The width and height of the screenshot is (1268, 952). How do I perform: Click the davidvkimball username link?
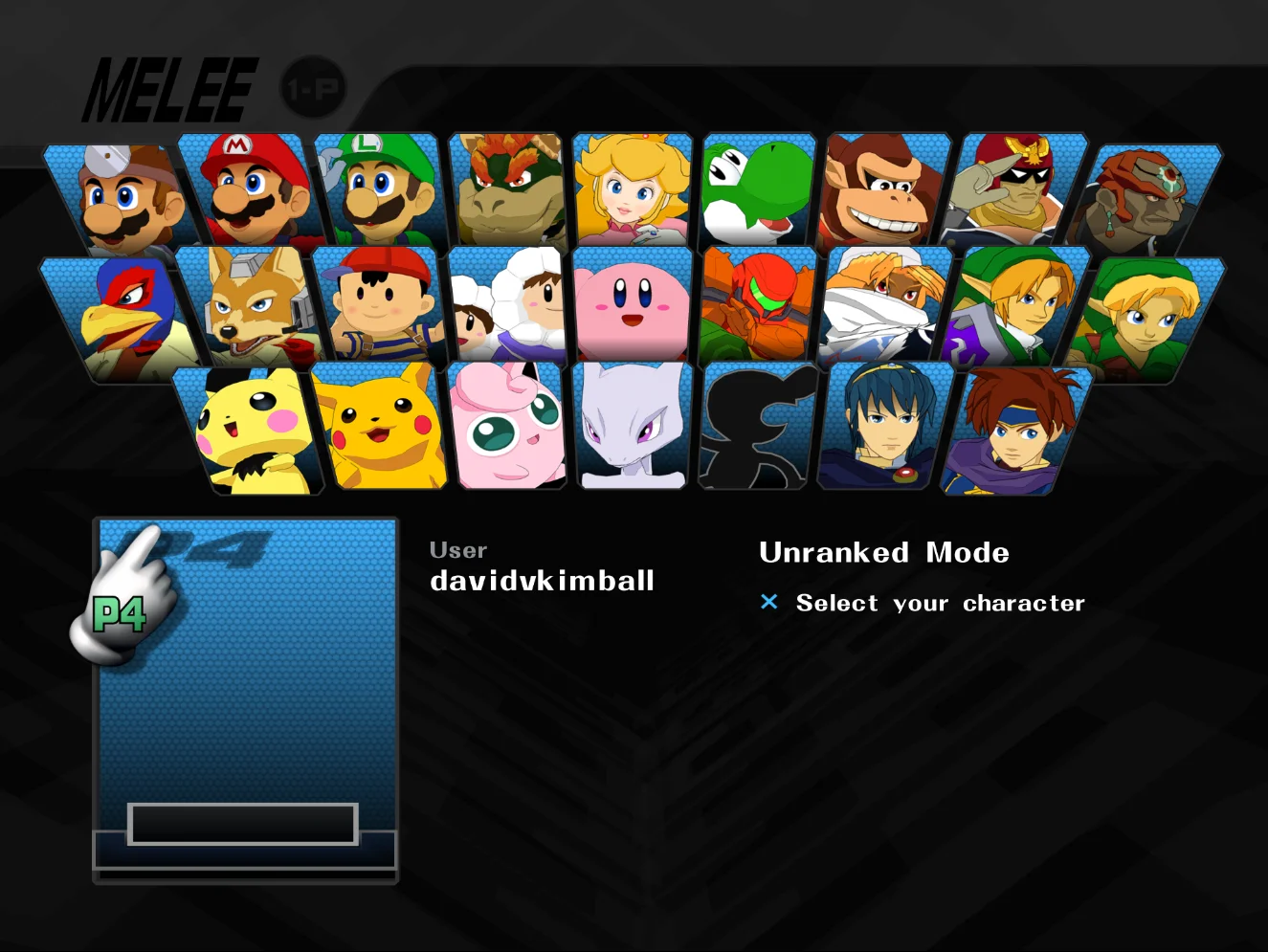point(542,580)
